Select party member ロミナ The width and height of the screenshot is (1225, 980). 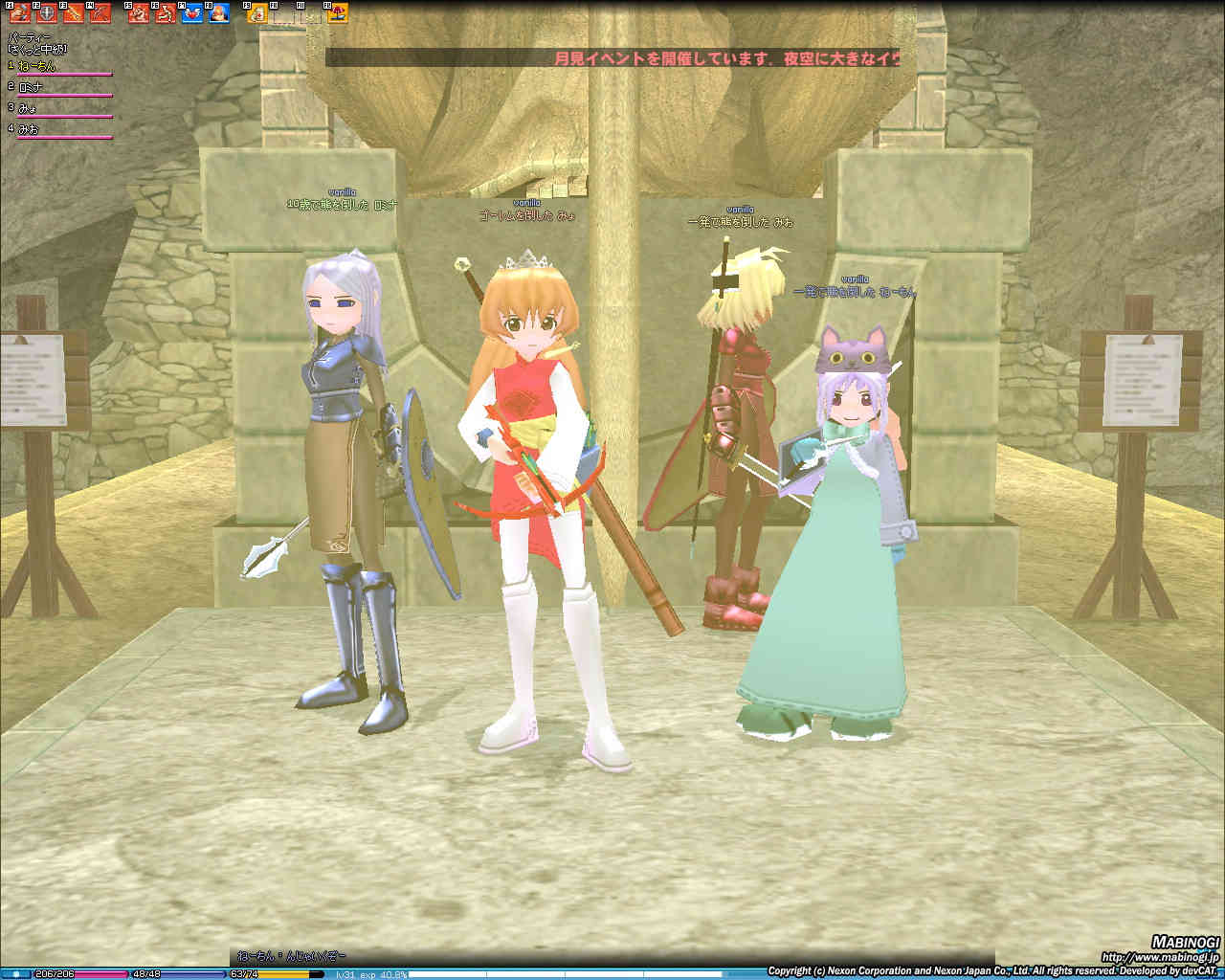point(33,88)
